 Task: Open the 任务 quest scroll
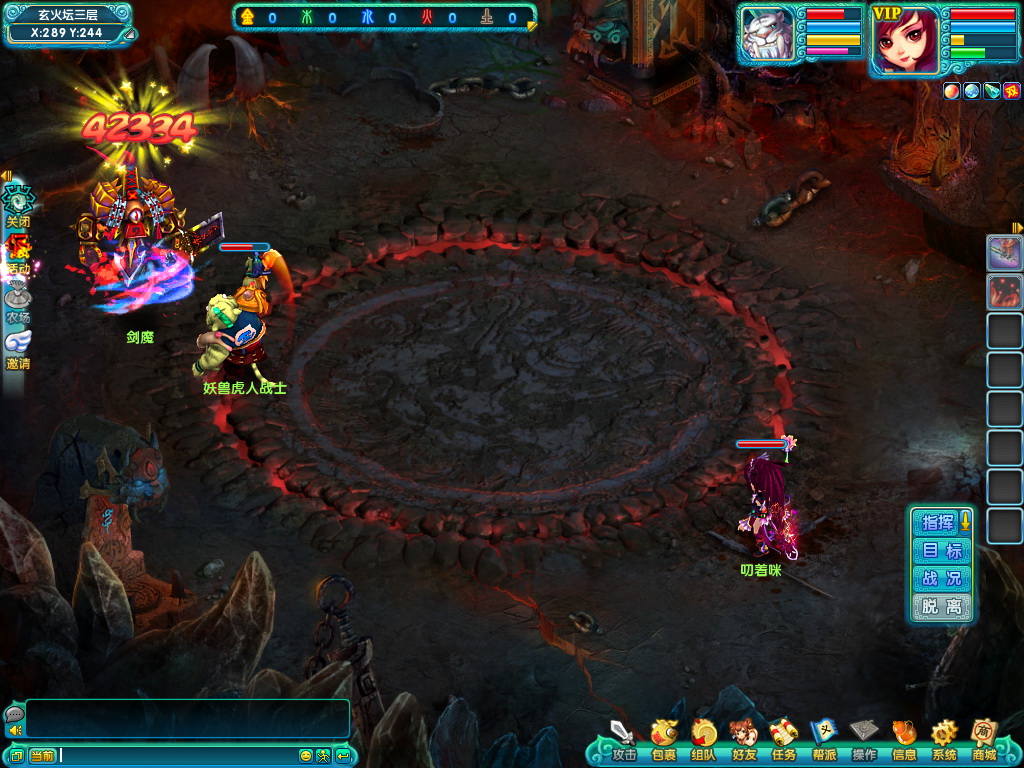783,737
